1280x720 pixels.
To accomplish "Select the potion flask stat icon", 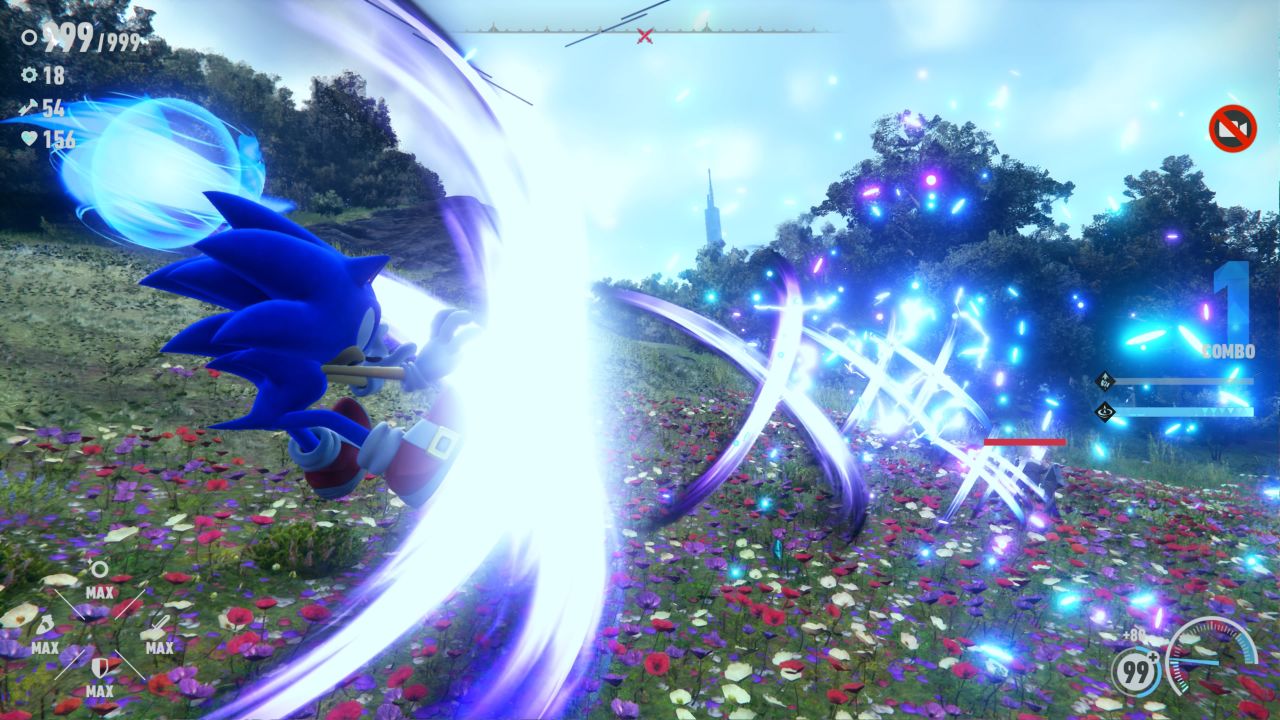I will (45, 626).
